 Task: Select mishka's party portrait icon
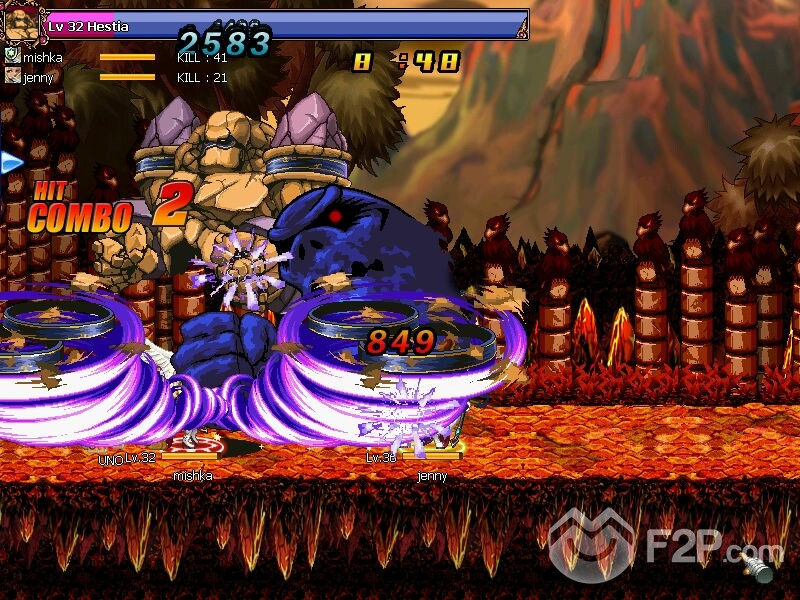pos(12,57)
